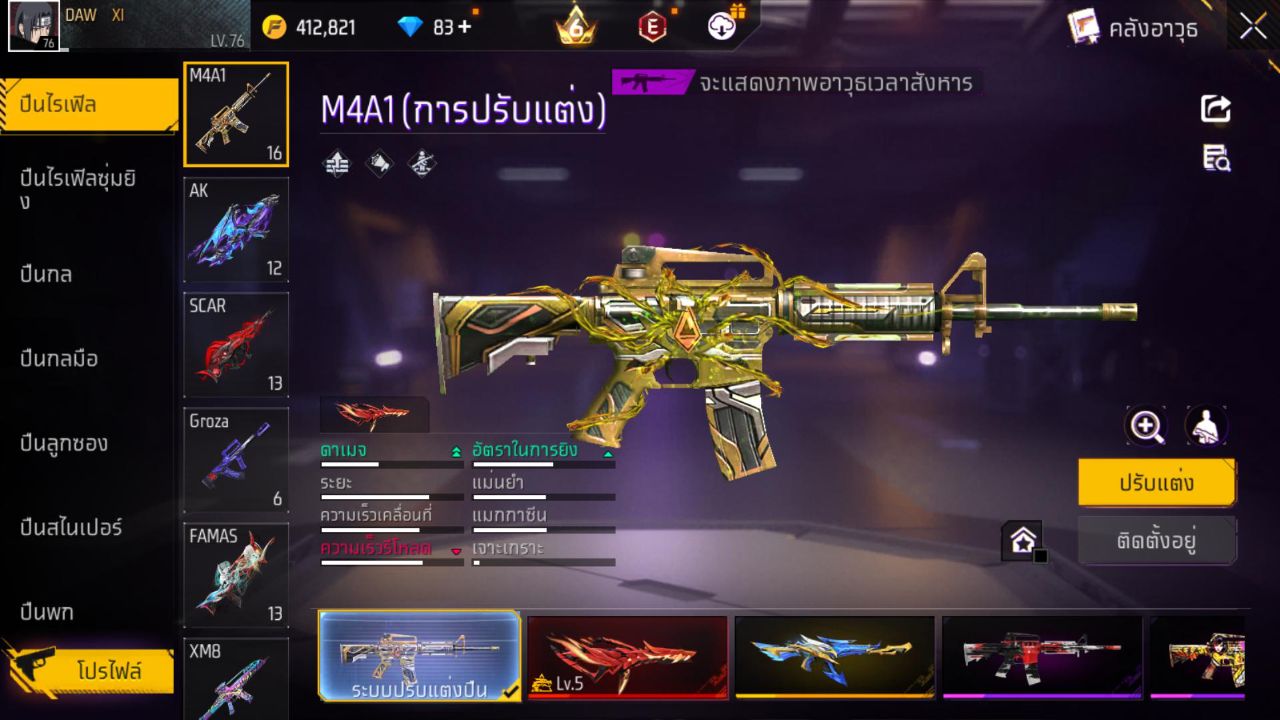The image size is (1280, 720).
Task: Click the share icon at top right
Action: tap(1214, 109)
